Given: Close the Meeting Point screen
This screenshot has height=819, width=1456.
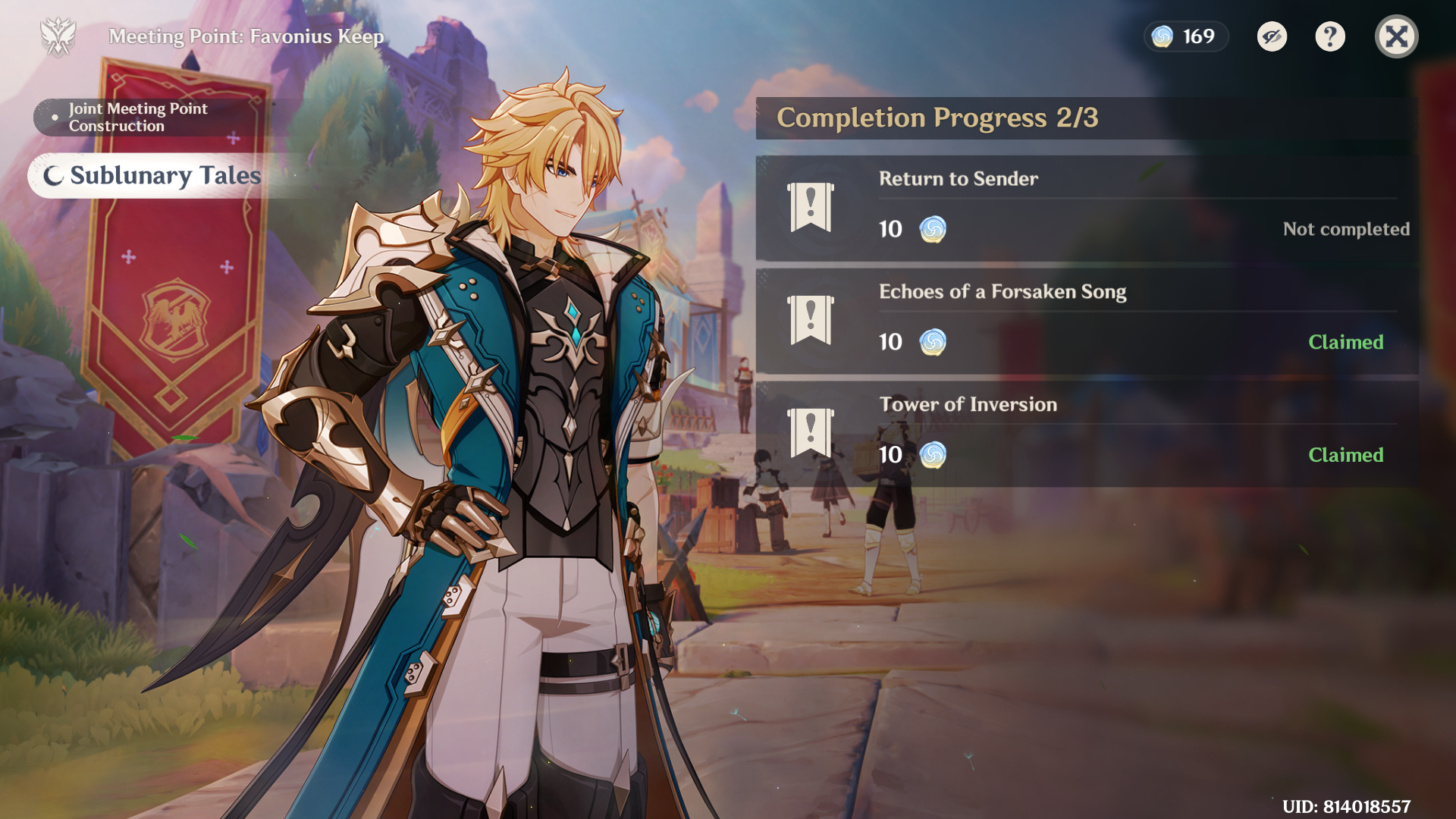Looking at the screenshot, I should point(1396,36).
